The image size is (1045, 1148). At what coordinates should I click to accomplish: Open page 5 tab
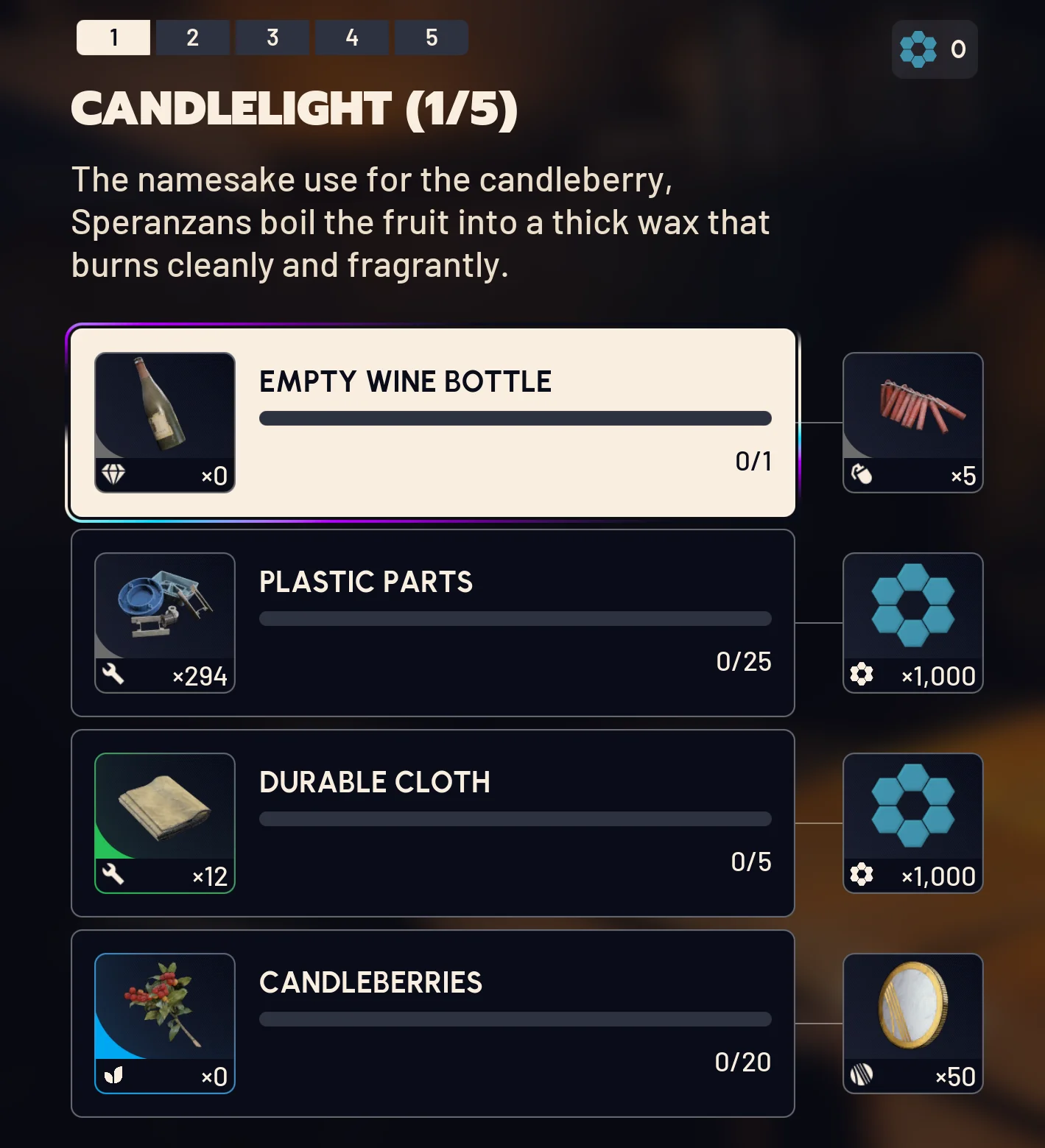pyautogui.click(x=431, y=37)
